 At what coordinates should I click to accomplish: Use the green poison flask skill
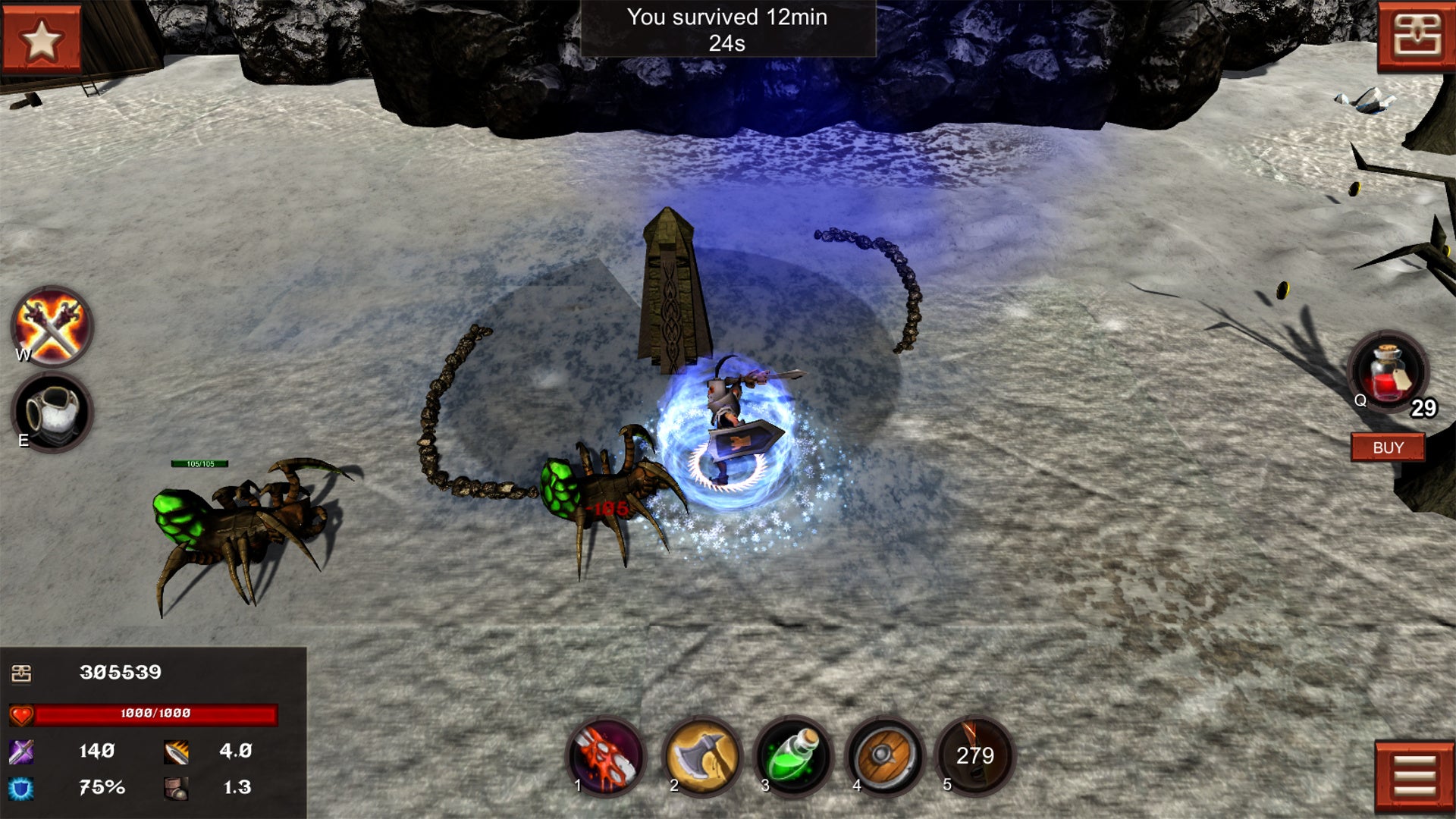[792, 756]
